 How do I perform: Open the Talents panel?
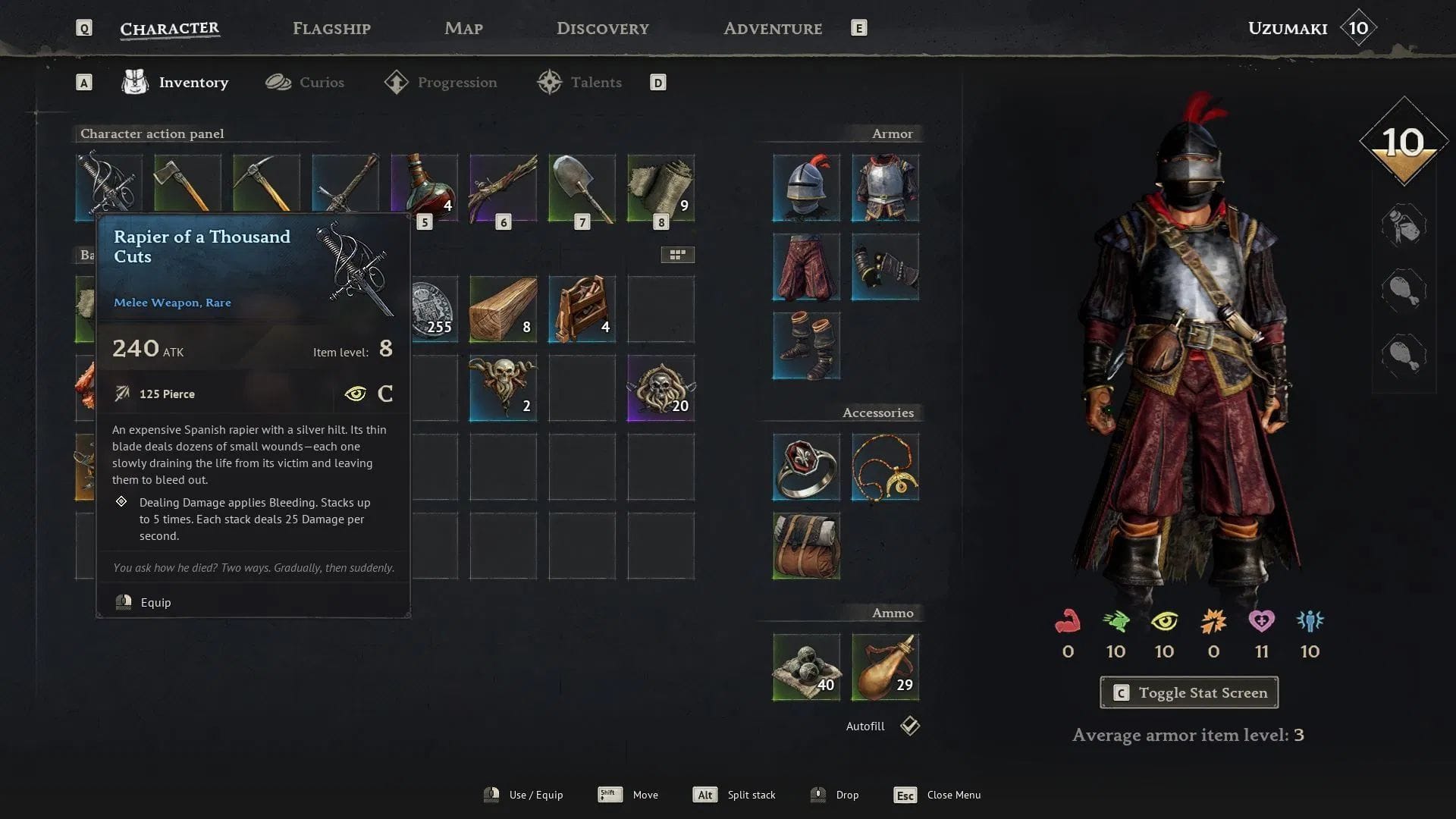click(596, 82)
